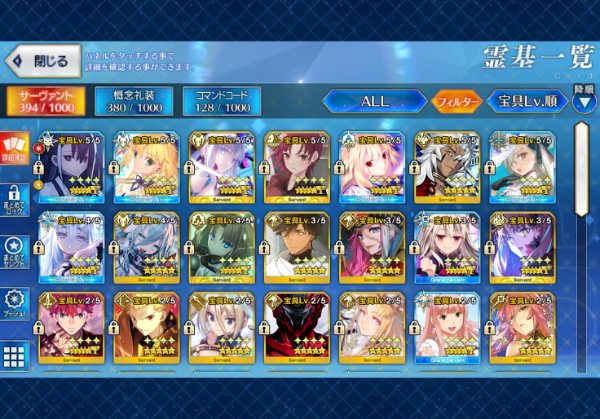Select the purple-haired servant card in the top-left
The height and width of the screenshot is (419, 600).
click(x=70, y=167)
